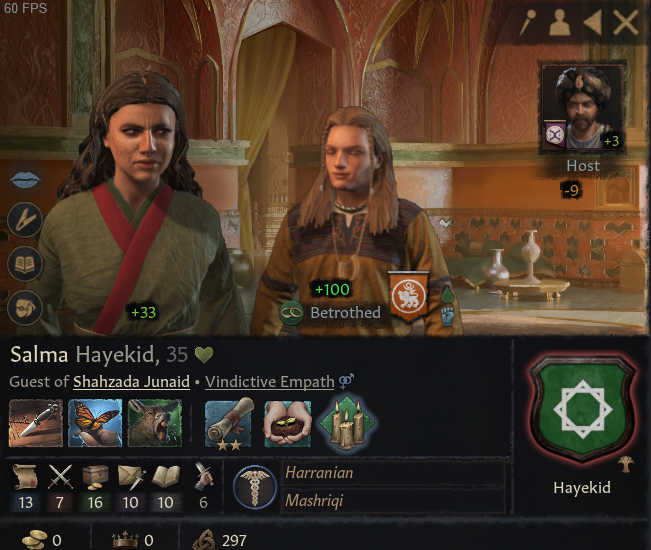The width and height of the screenshot is (651, 550).
Task: Open the character silhouette view button
Action: click(x=561, y=22)
